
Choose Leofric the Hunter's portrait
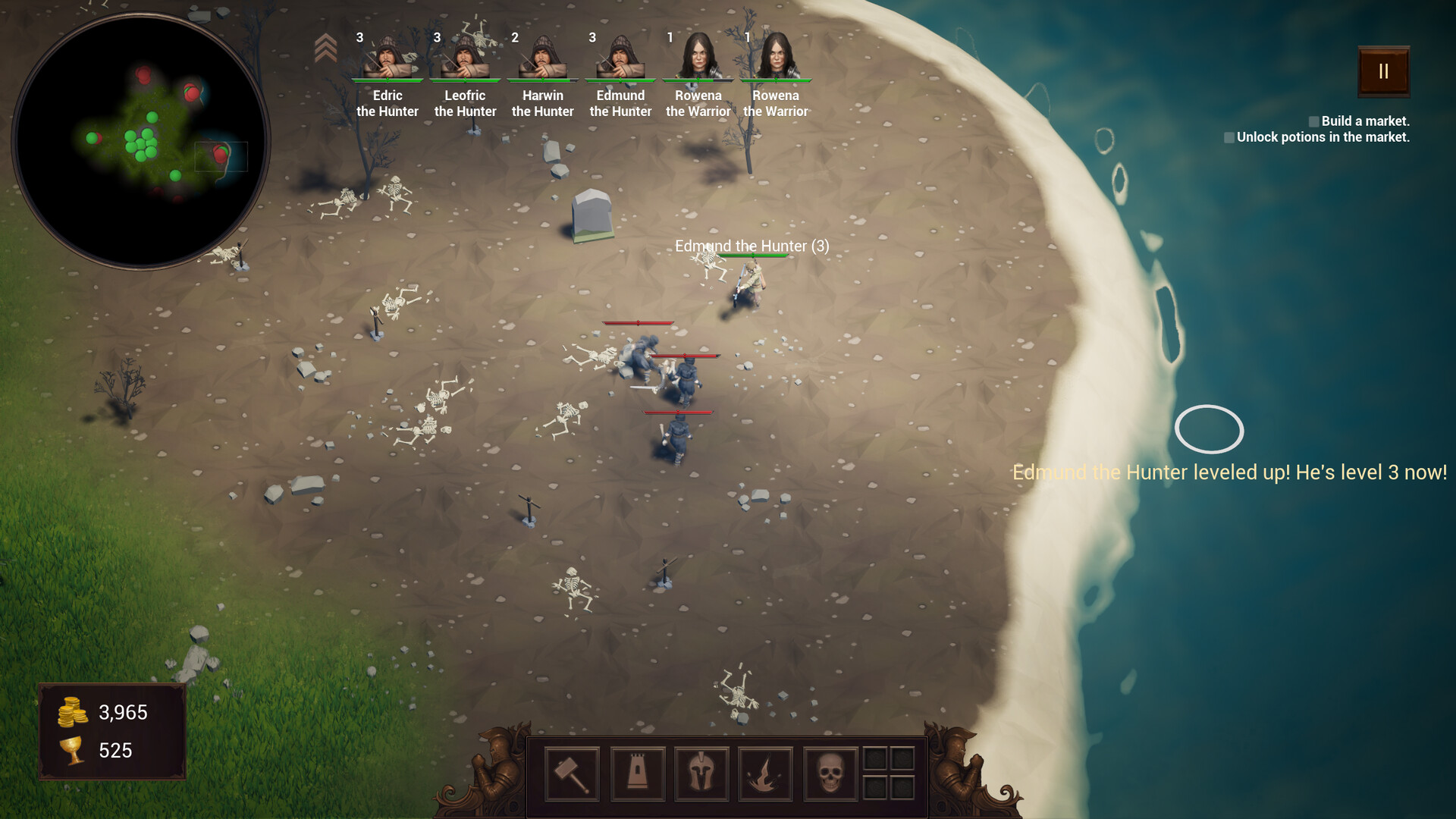pos(465,57)
